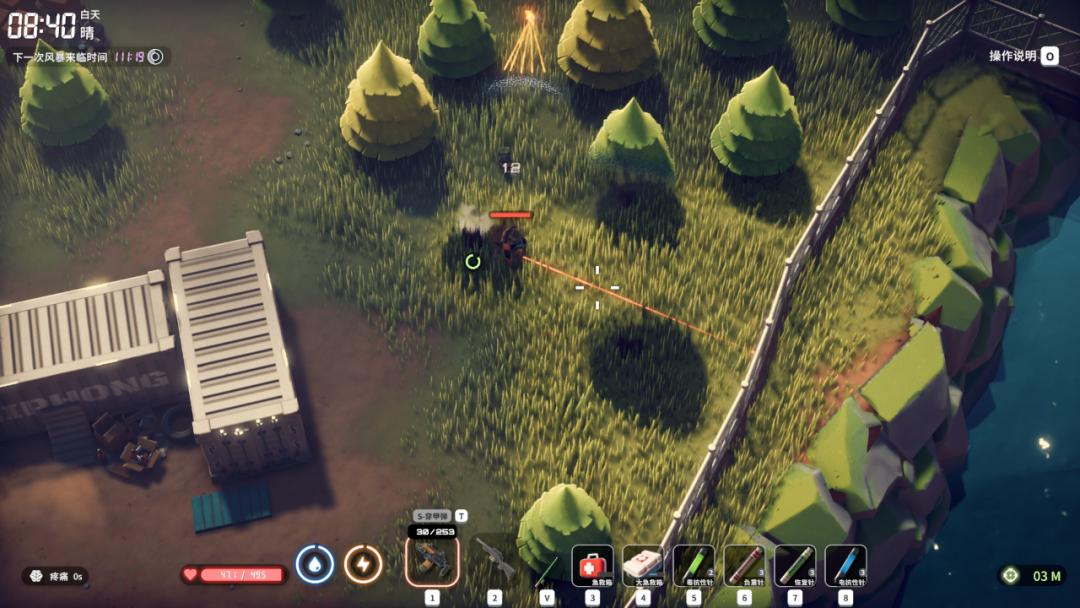Activate the 恢复针 recovery injector

point(795,565)
